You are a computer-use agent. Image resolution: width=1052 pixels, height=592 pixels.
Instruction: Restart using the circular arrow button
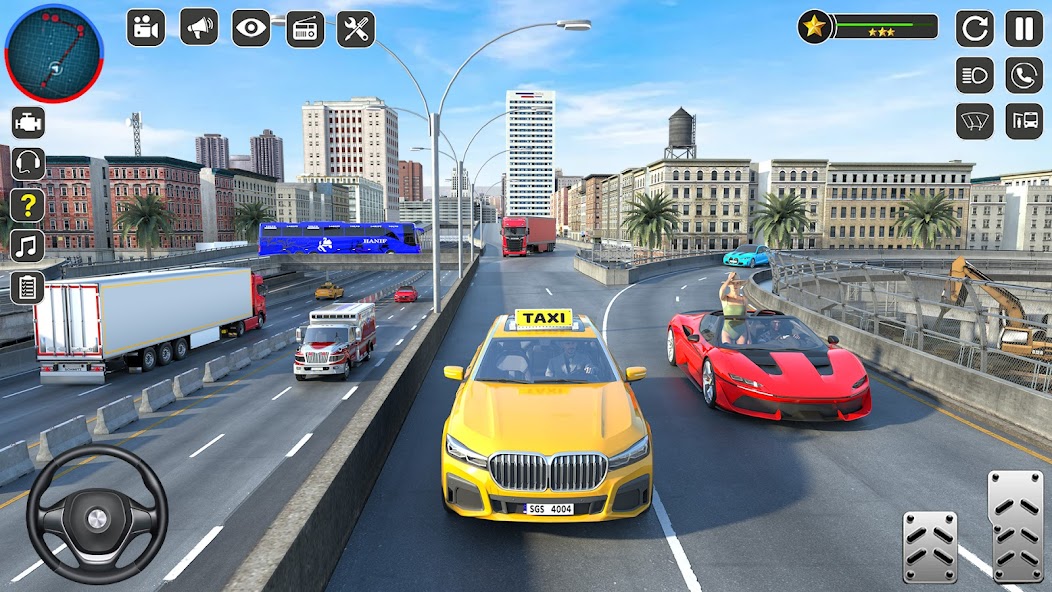click(x=975, y=29)
